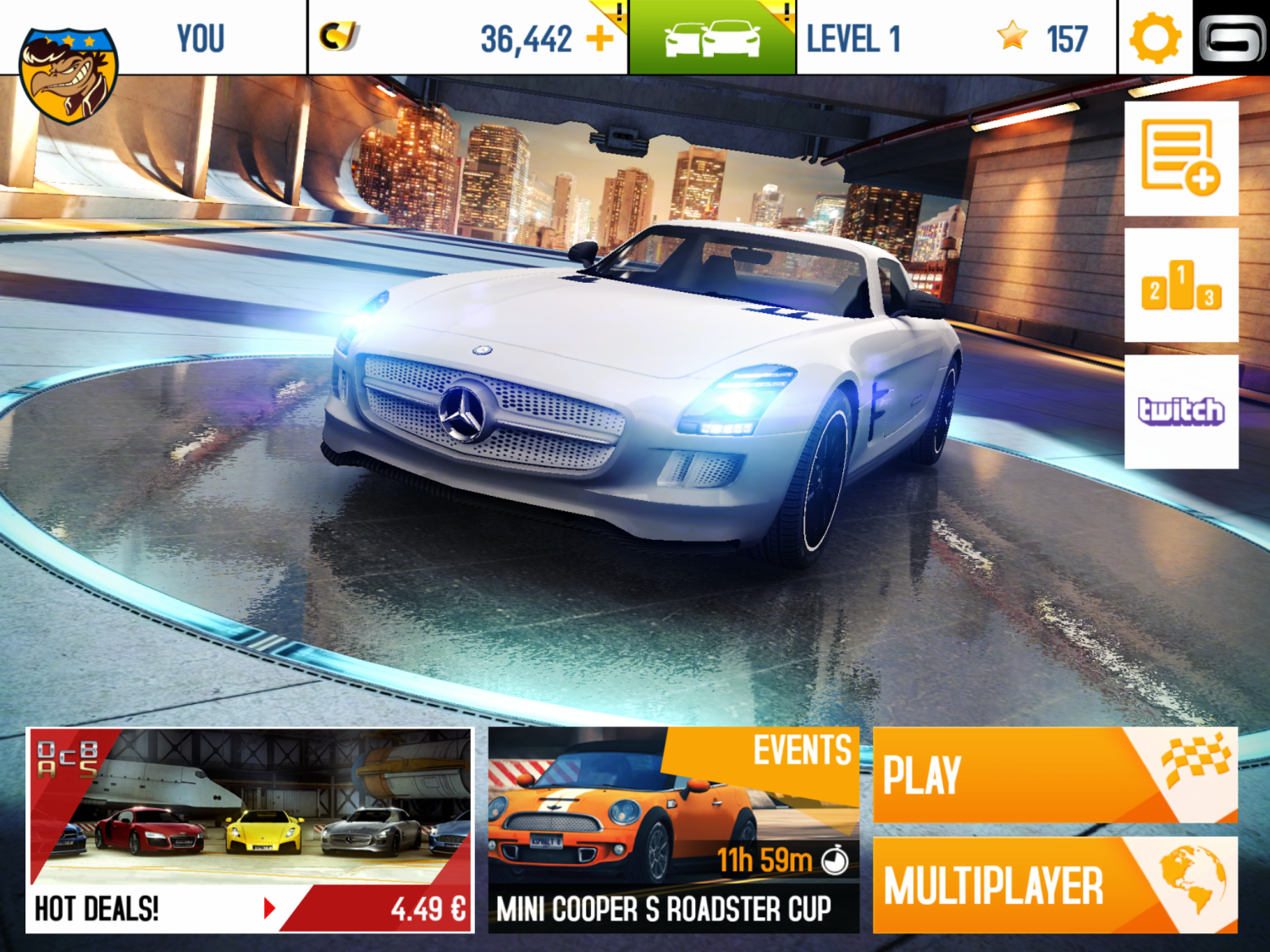Image resolution: width=1270 pixels, height=952 pixels.
Task: Add credits with the plus icon
Action: pyautogui.click(x=600, y=38)
